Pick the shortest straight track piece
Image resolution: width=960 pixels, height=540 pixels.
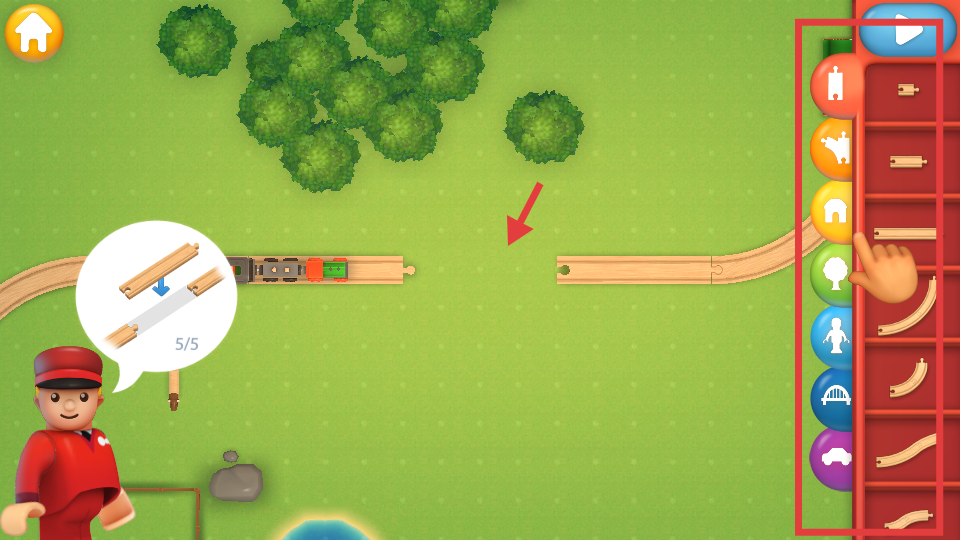tap(907, 90)
